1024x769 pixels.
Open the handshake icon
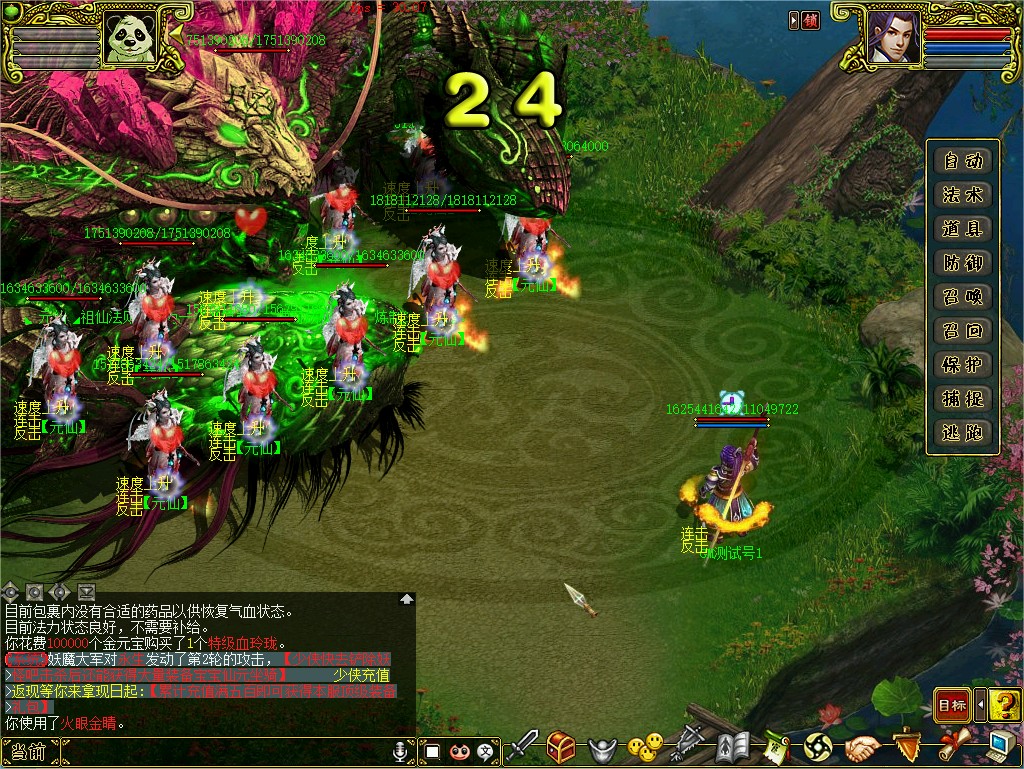[861, 747]
